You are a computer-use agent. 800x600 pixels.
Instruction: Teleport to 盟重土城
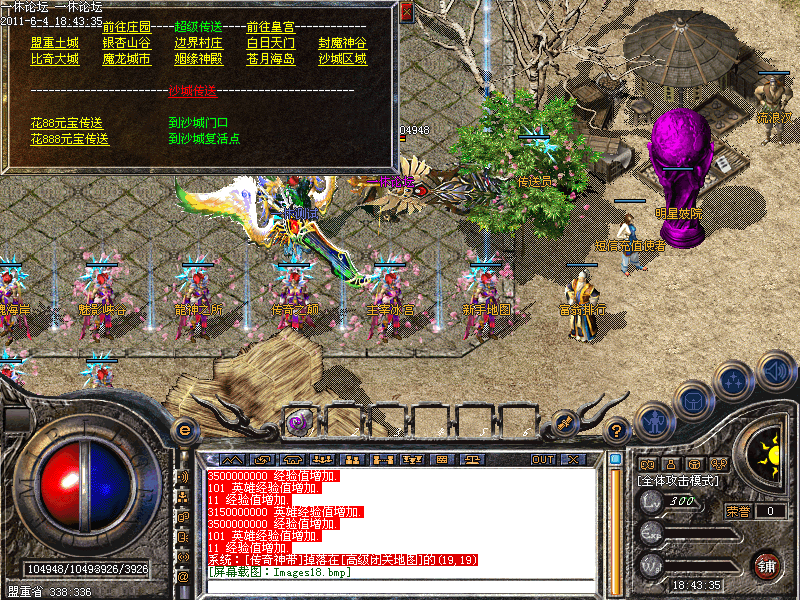(54, 43)
